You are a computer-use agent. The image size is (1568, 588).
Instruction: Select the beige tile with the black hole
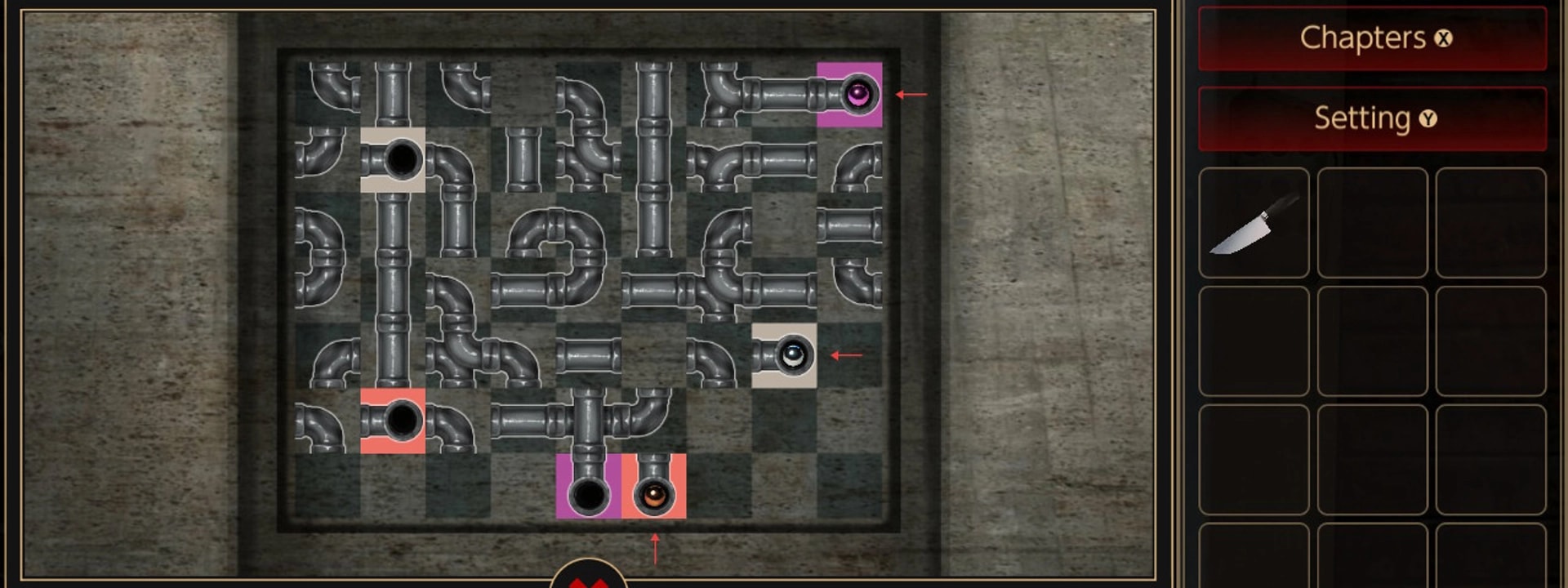click(x=393, y=160)
